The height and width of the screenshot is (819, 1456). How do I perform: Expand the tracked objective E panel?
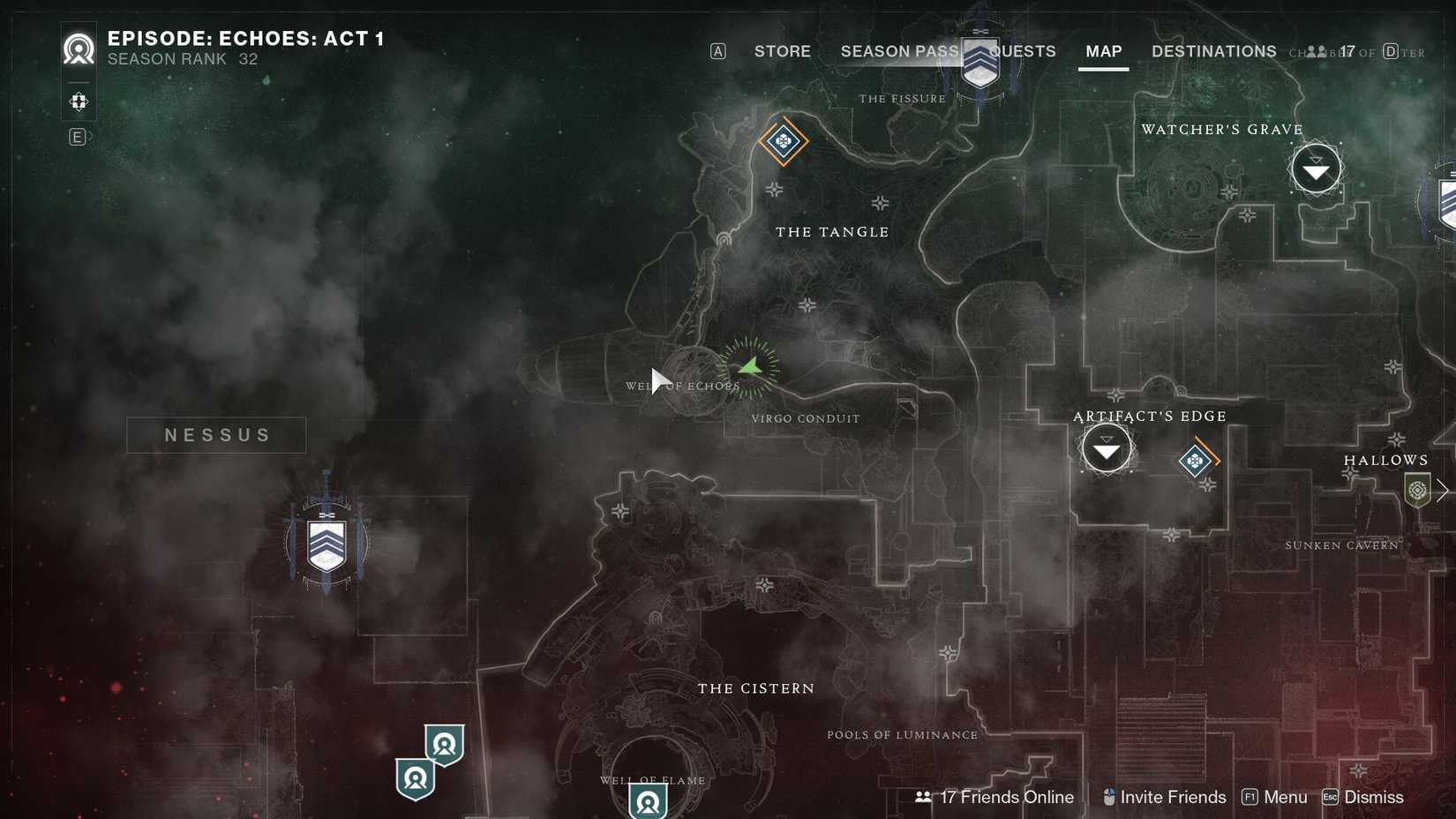(78, 137)
